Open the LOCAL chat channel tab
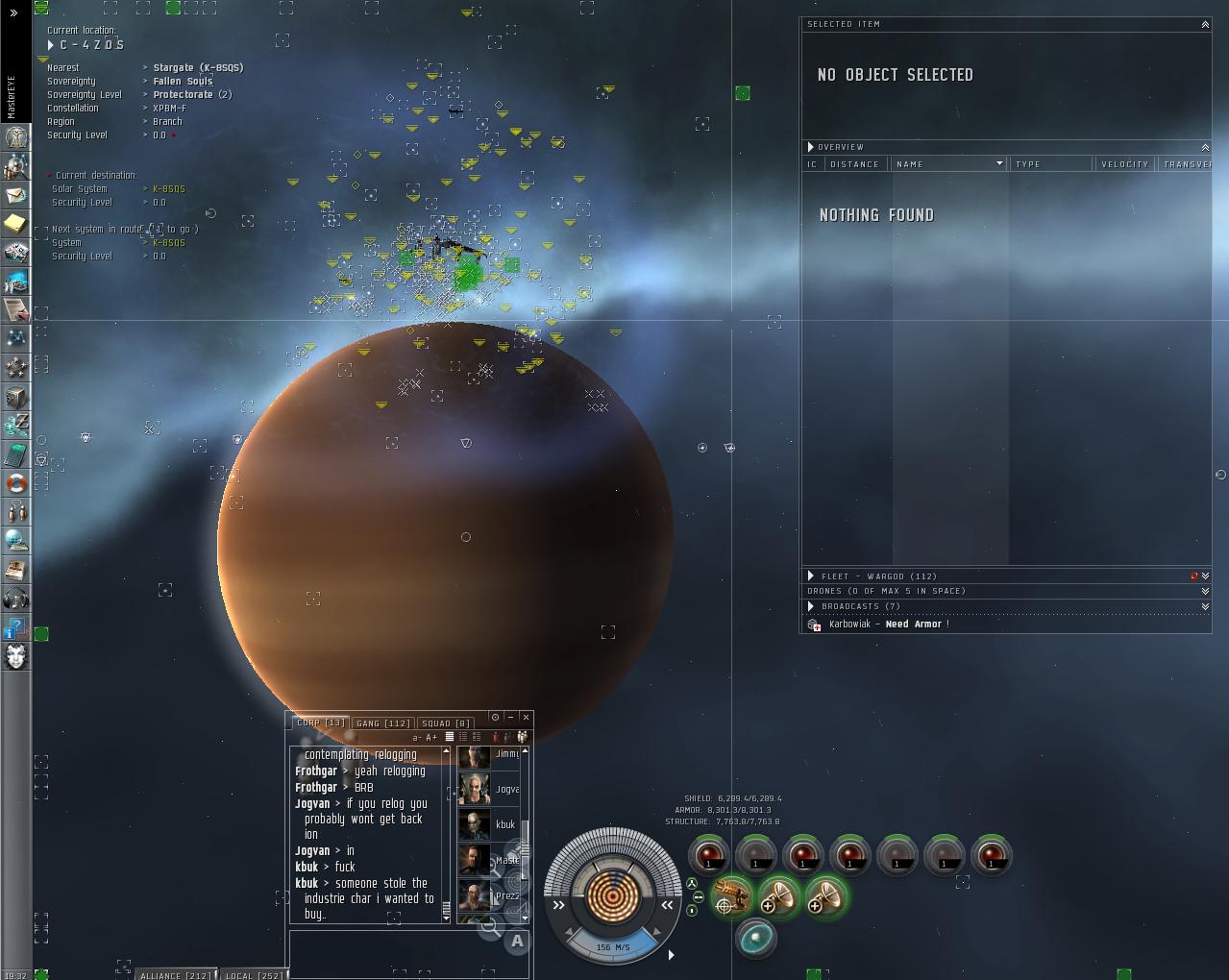 tap(254, 975)
